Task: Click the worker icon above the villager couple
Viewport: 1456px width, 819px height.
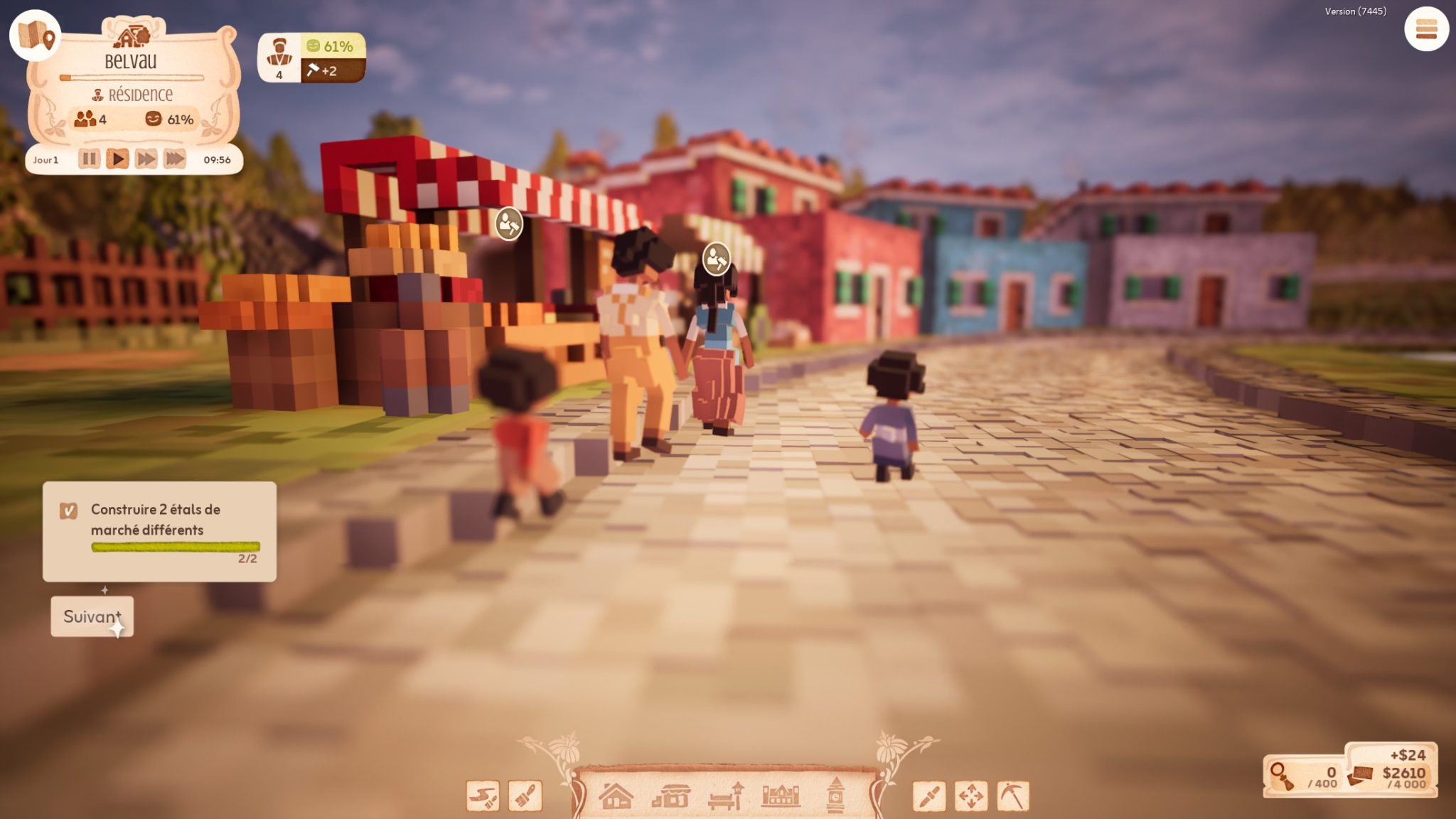Action: click(x=715, y=259)
